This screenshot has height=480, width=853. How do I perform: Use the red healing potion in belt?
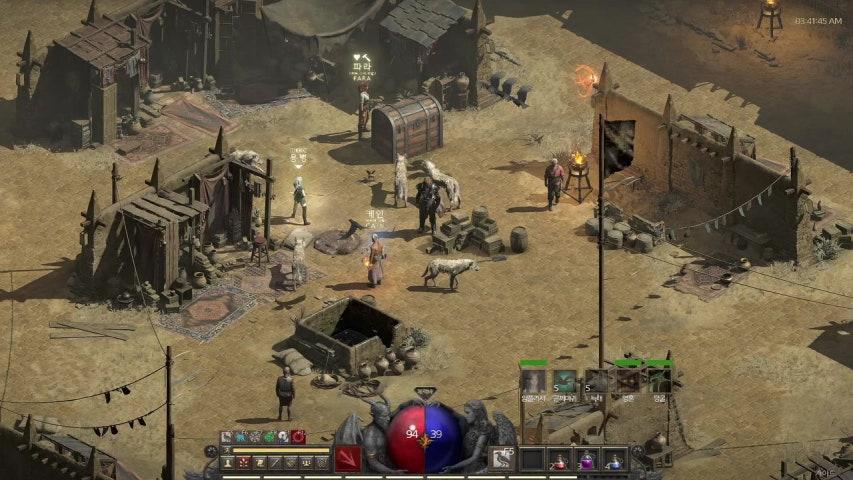[x=559, y=461]
